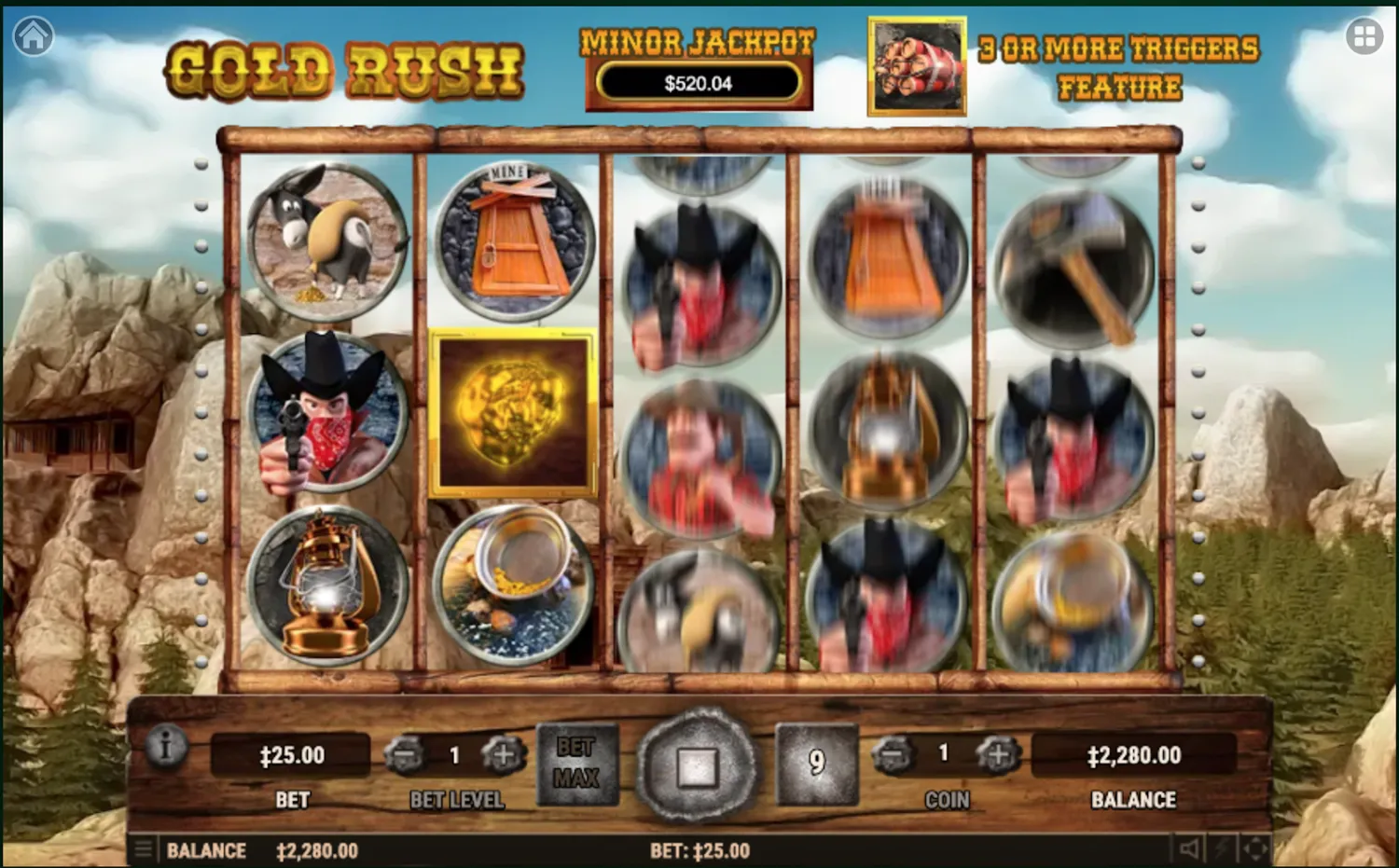
Task: Click the Minor Jackpot amount display
Action: [x=698, y=83]
